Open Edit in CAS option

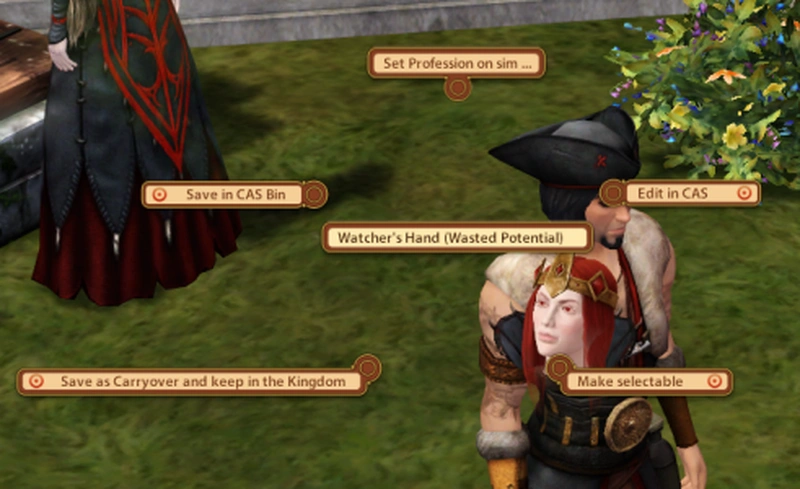click(x=681, y=193)
